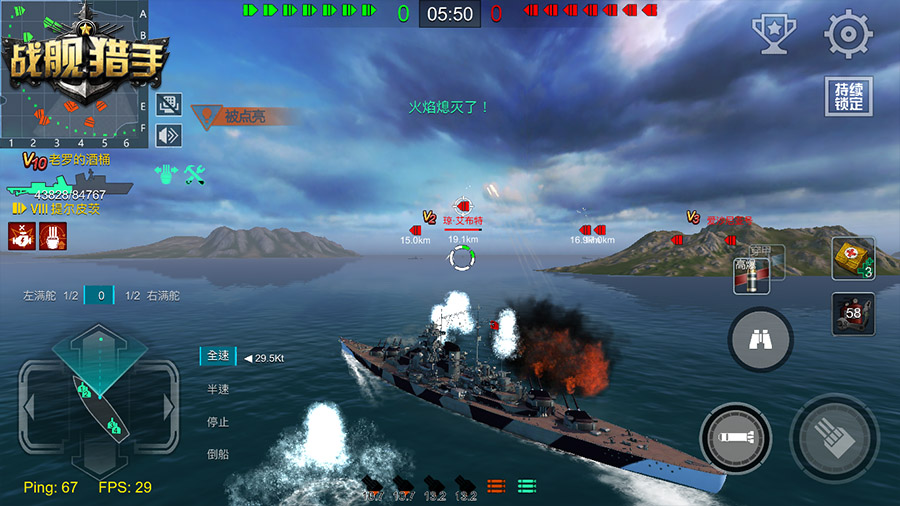Toggle the sound speaker button
The height and width of the screenshot is (506, 900).
(168, 134)
